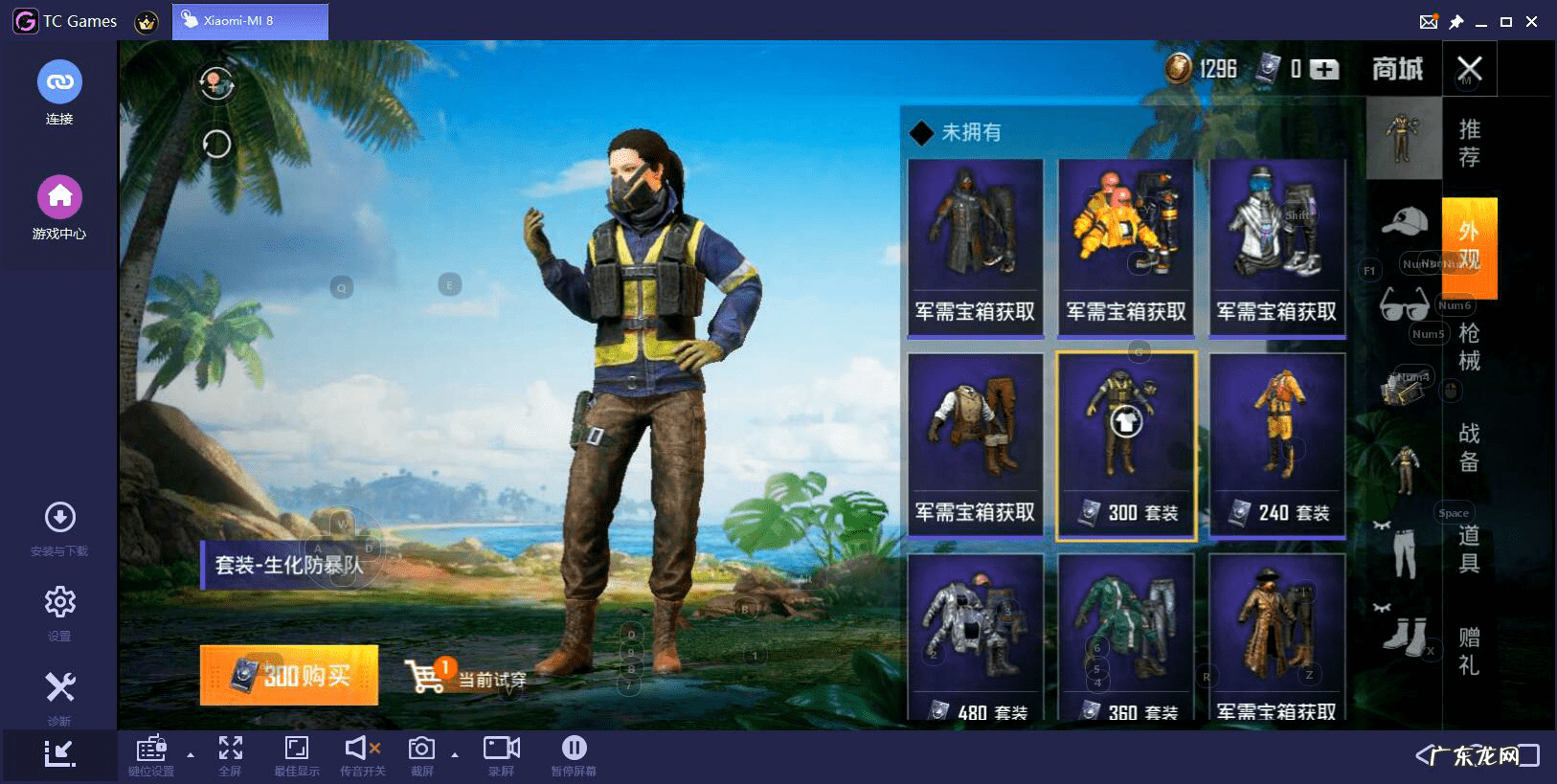Choose the glasses category icon
Viewport: 1557px width, 784px height.
[1404, 305]
